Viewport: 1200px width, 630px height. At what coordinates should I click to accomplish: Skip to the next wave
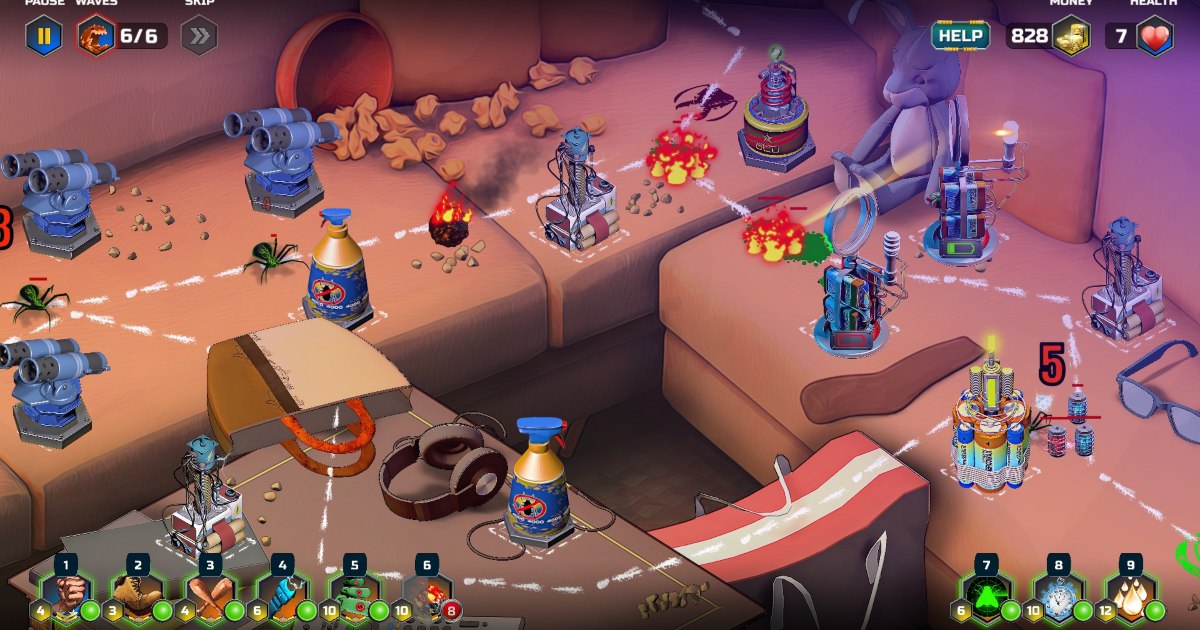(x=198, y=37)
